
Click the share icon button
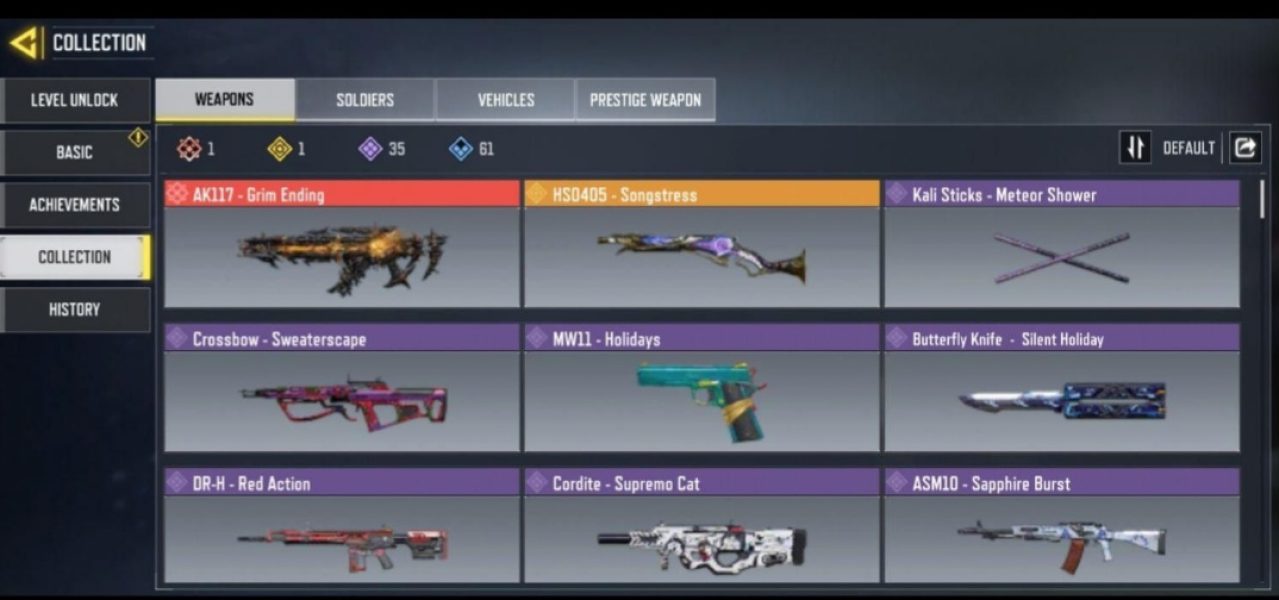click(x=1245, y=148)
